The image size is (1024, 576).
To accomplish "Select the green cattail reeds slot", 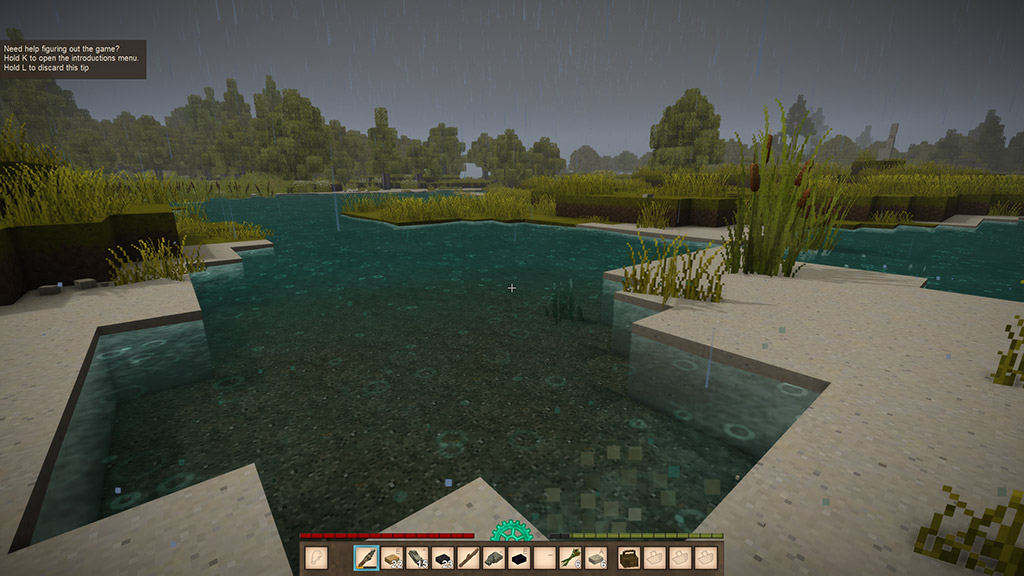I will (x=571, y=558).
